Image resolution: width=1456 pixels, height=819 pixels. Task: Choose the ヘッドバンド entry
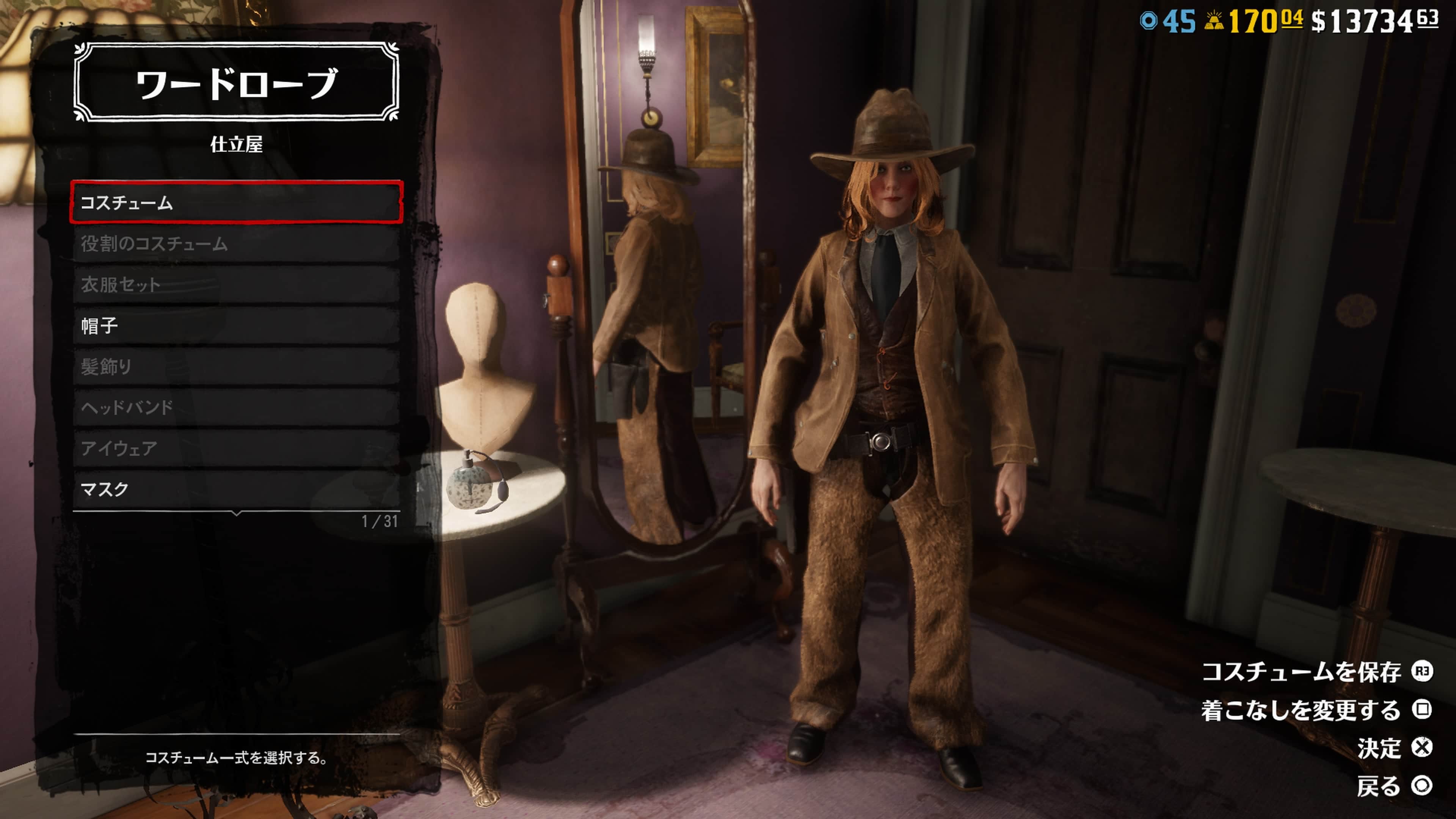[236, 407]
